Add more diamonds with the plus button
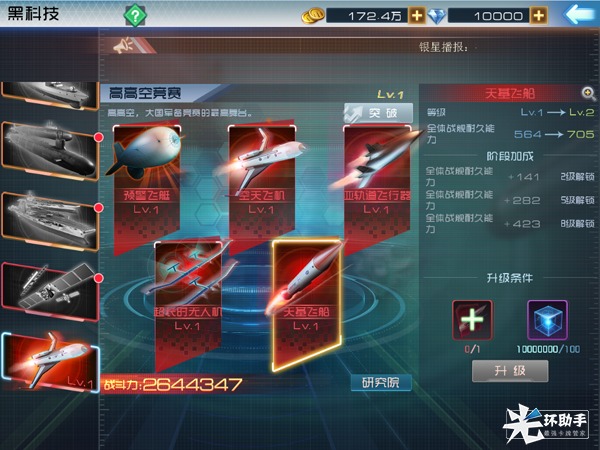The height and width of the screenshot is (450, 600). [538, 15]
